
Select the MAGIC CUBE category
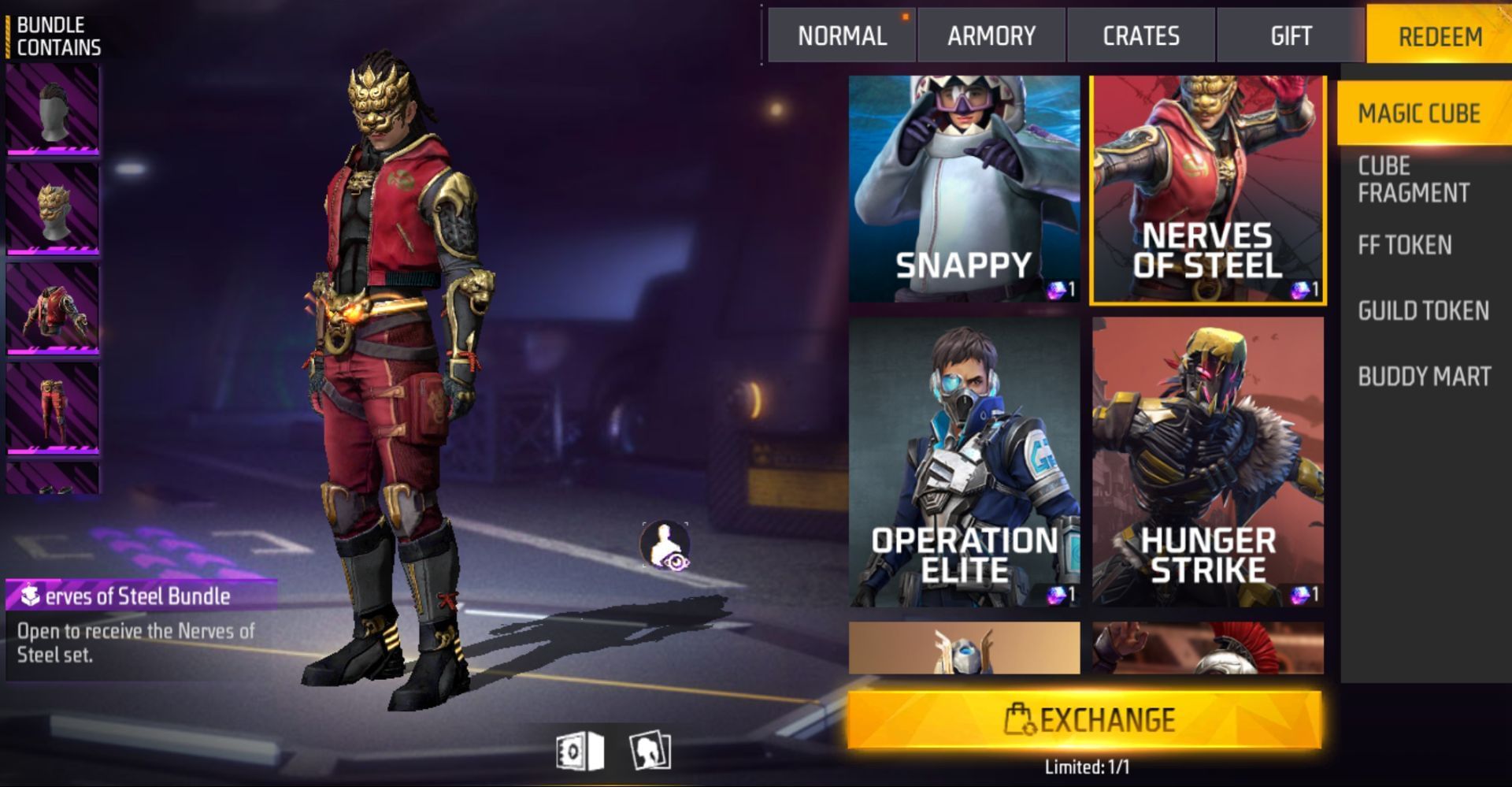tap(1418, 113)
